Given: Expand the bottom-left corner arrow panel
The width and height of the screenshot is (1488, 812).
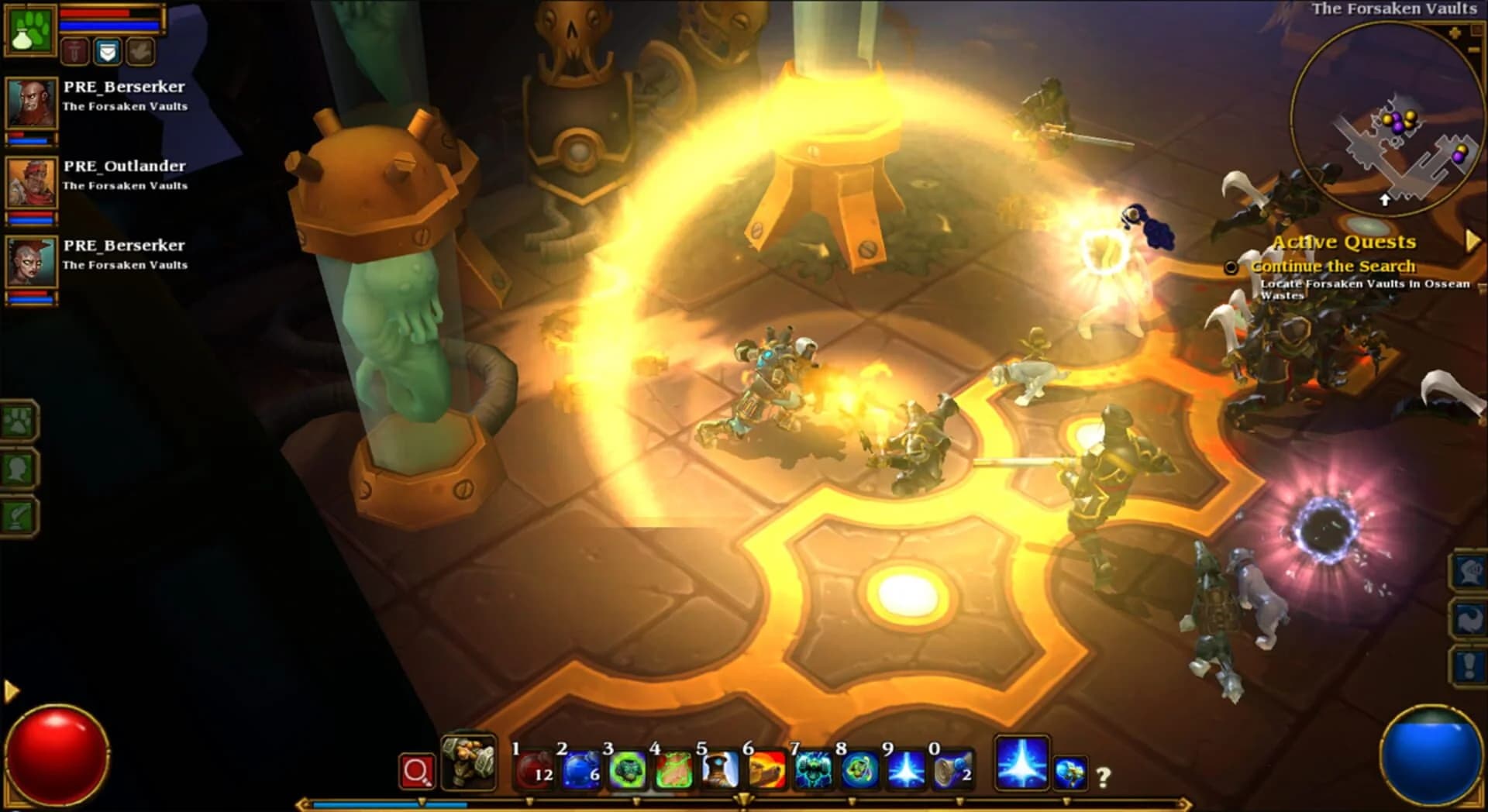Looking at the screenshot, I should (9, 692).
